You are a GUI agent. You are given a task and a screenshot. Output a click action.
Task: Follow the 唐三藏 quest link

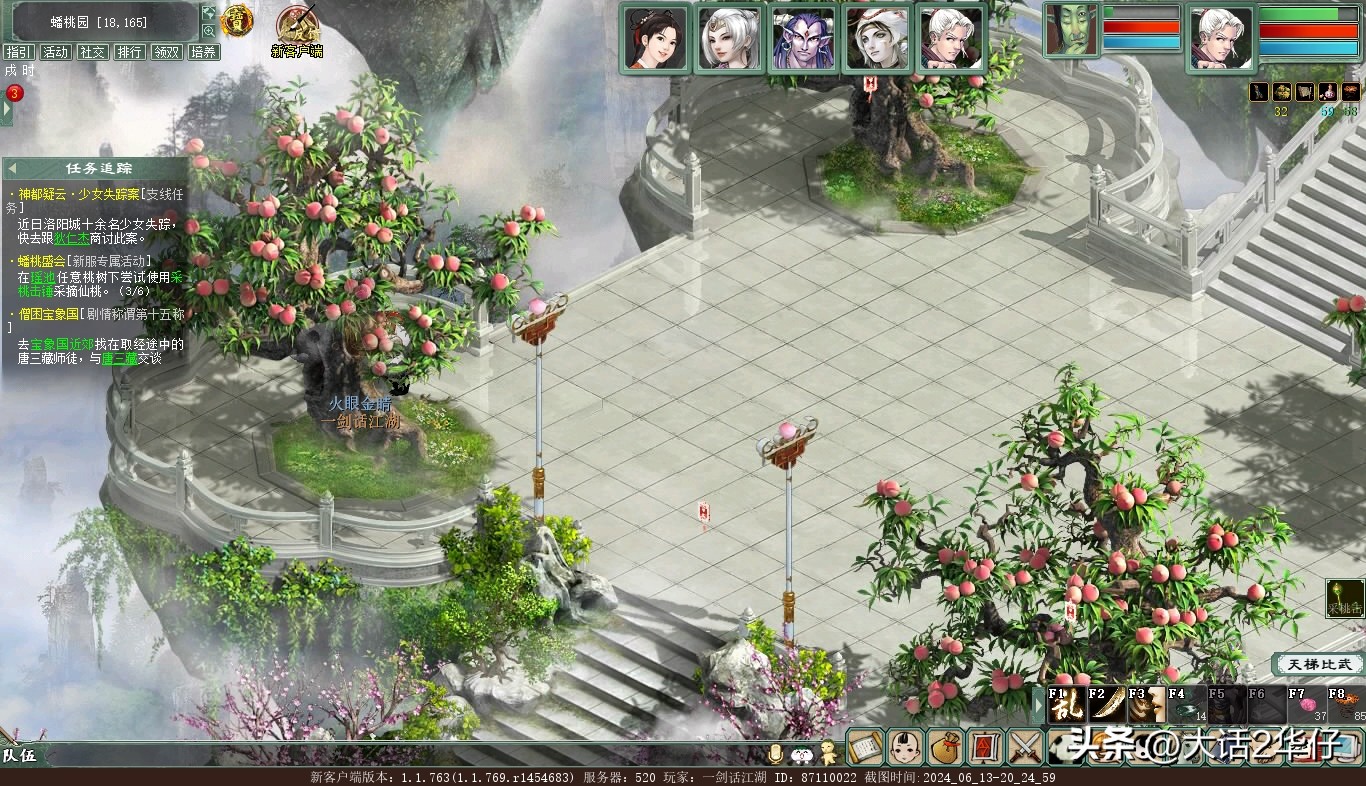pyautogui.click(x=119, y=358)
